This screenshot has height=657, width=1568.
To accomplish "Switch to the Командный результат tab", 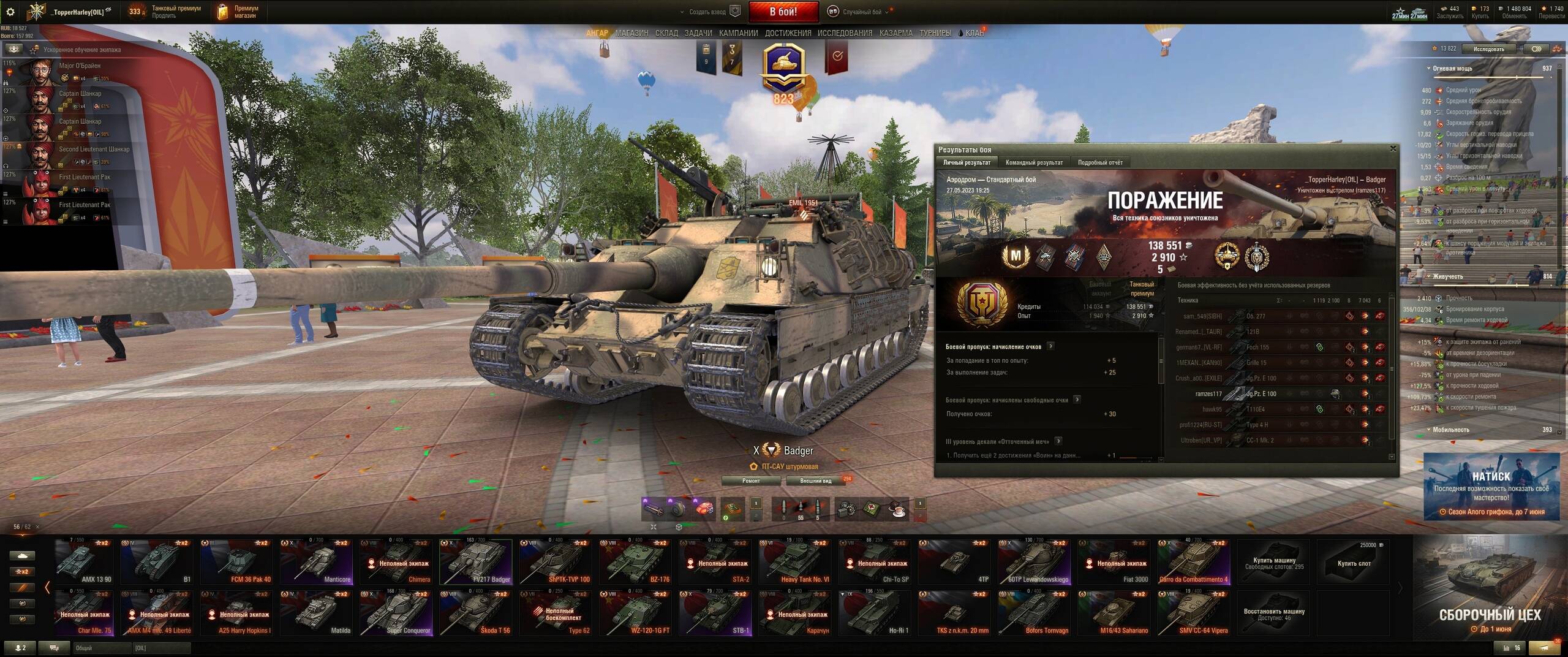I will pyautogui.click(x=1034, y=162).
